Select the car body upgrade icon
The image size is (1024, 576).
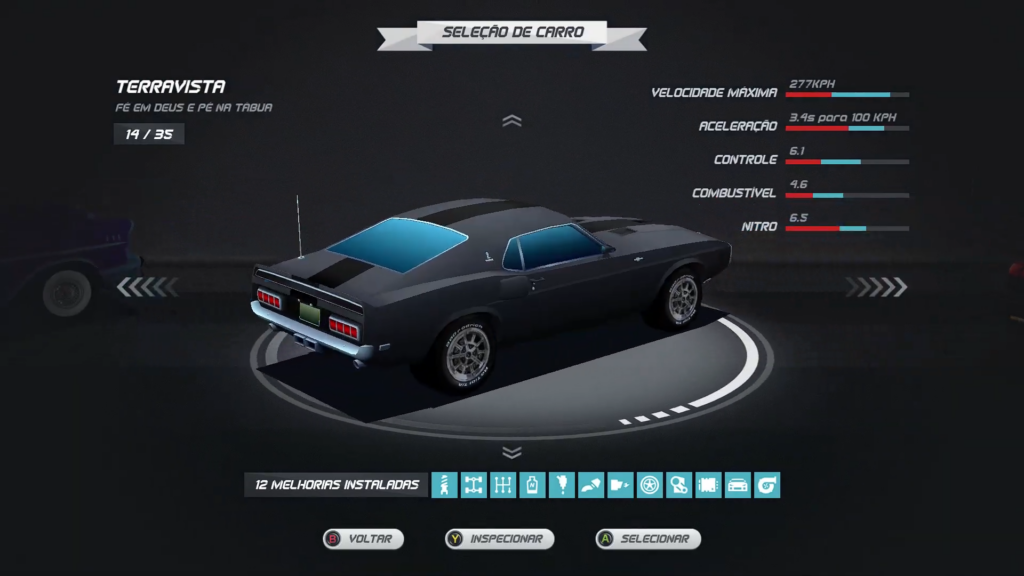pos(738,486)
